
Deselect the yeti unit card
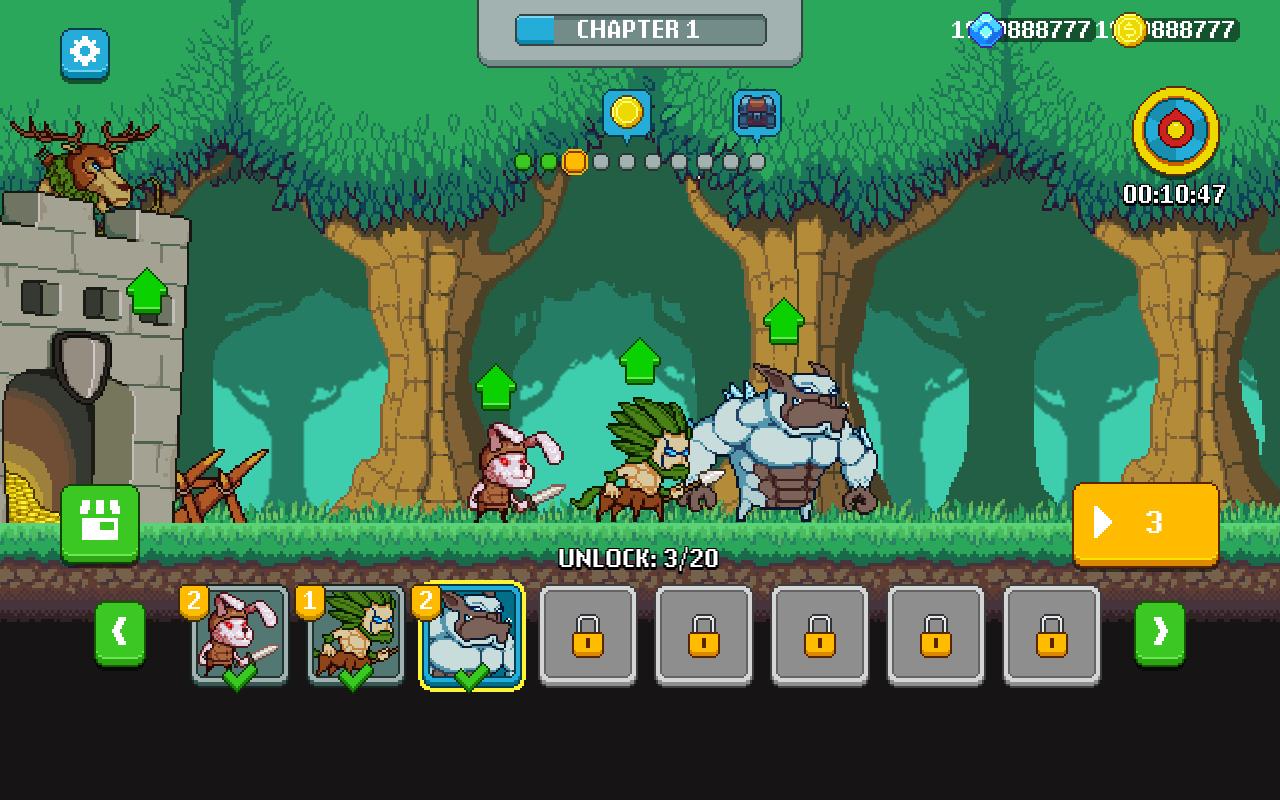[x=470, y=637]
